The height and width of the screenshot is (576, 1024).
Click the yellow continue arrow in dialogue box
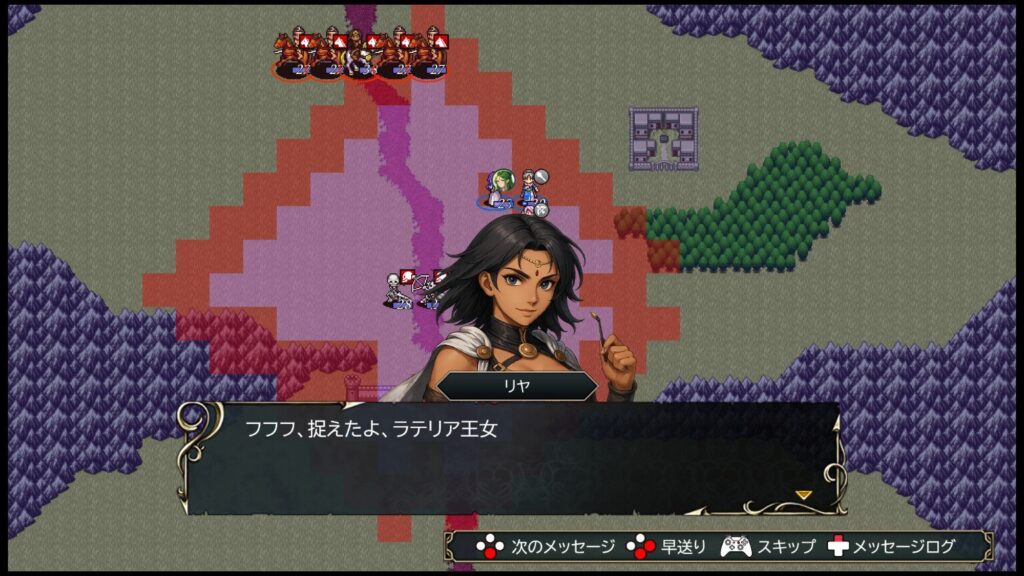[x=802, y=494]
